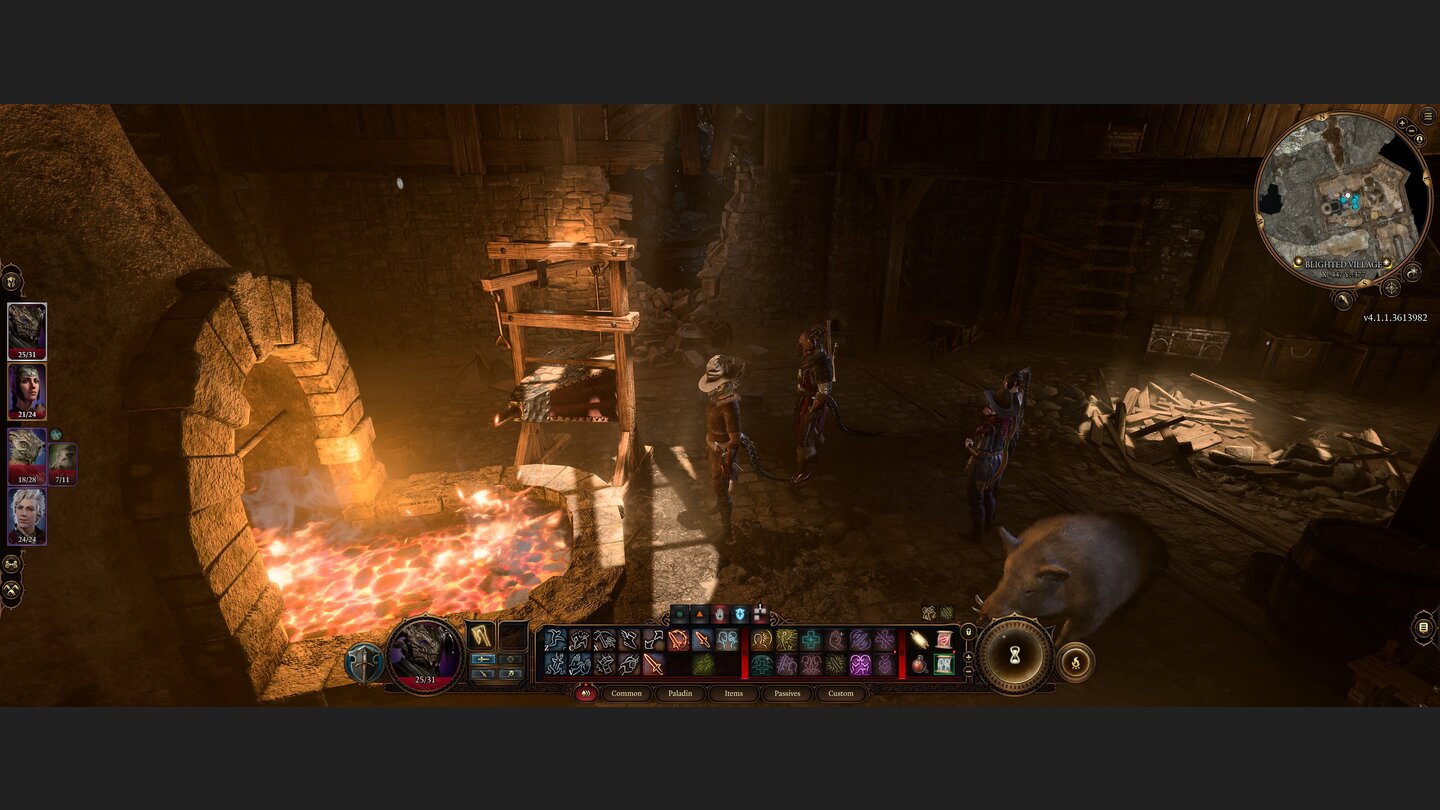Toggle the hotbar padlock lock
Viewport: 1440px width, 810px height.
[968, 632]
